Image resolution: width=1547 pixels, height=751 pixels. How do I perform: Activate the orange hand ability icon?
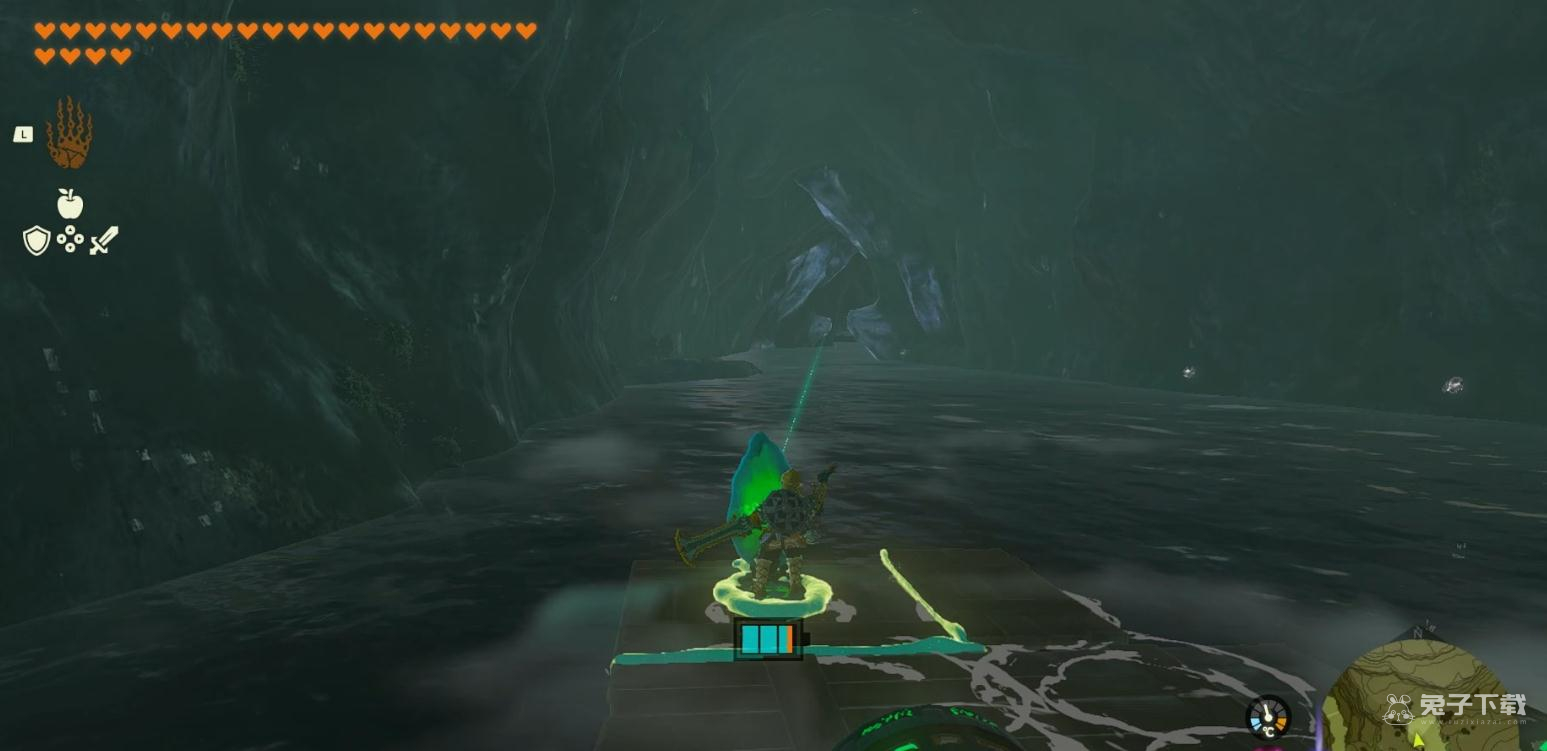point(69,133)
